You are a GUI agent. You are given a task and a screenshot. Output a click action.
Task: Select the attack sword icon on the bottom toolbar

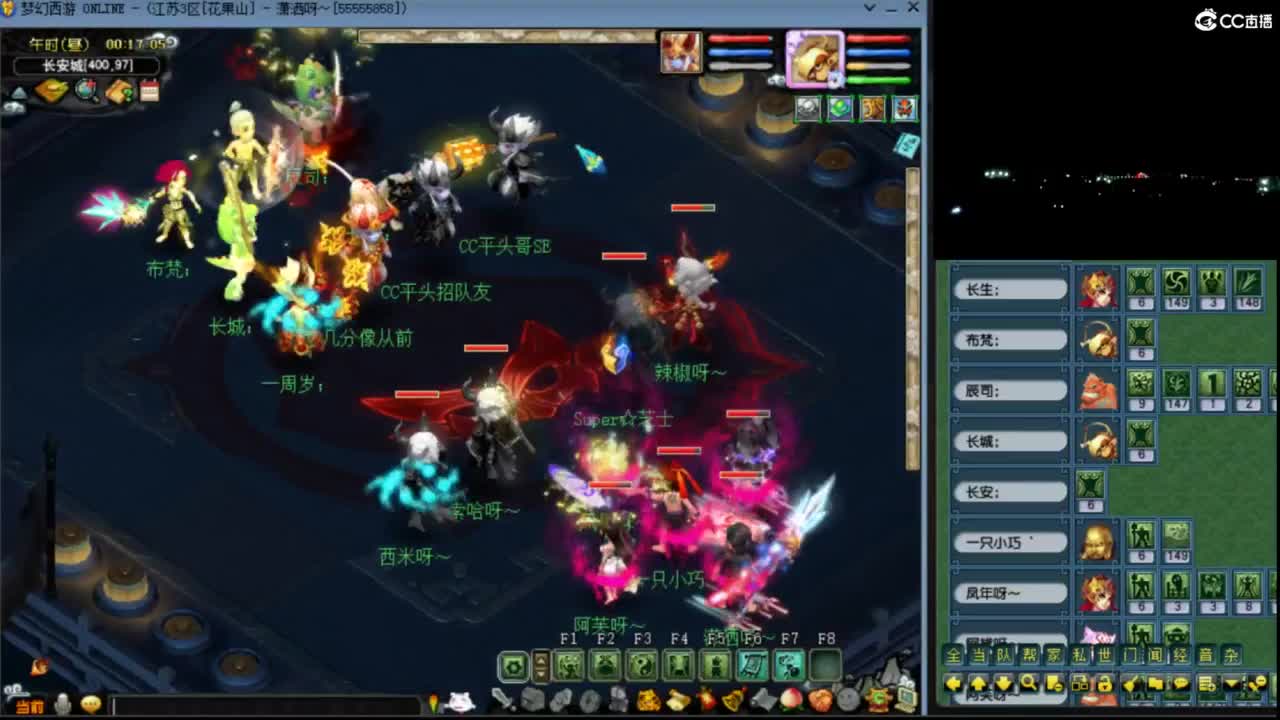[x=502, y=699]
